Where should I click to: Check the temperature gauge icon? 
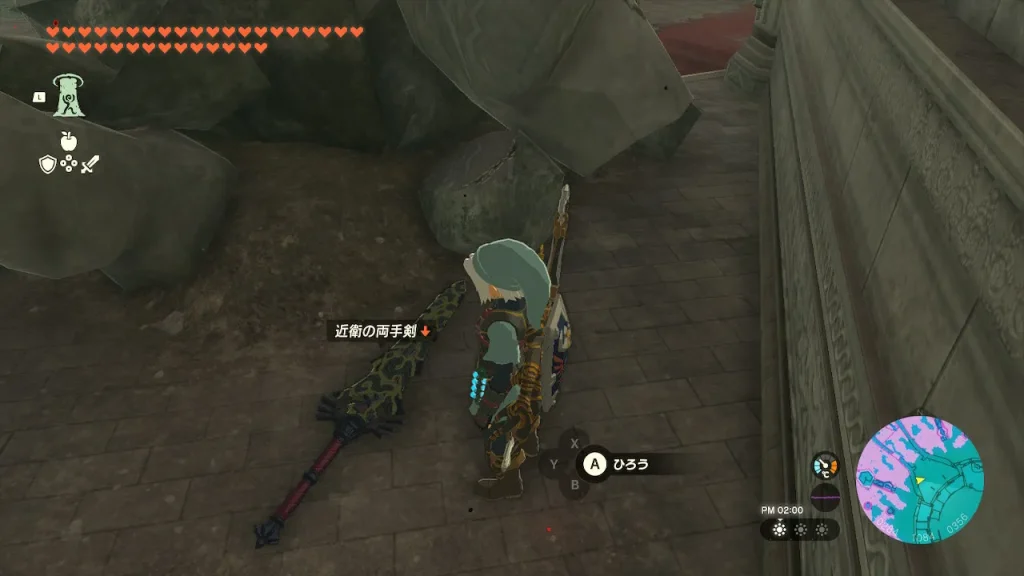pyautogui.click(x=825, y=466)
